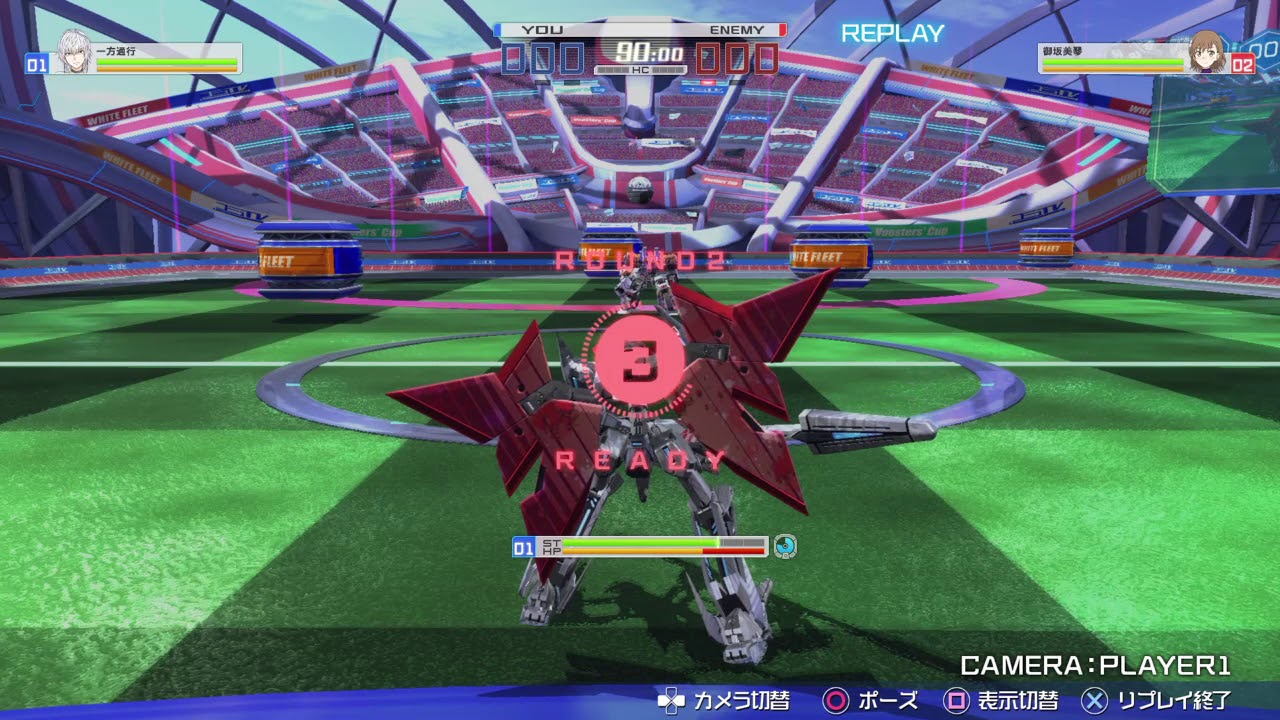The width and height of the screenshot is (1280, 720).
Task: Click the blue 01 player badge
Action: pos(36,64)
